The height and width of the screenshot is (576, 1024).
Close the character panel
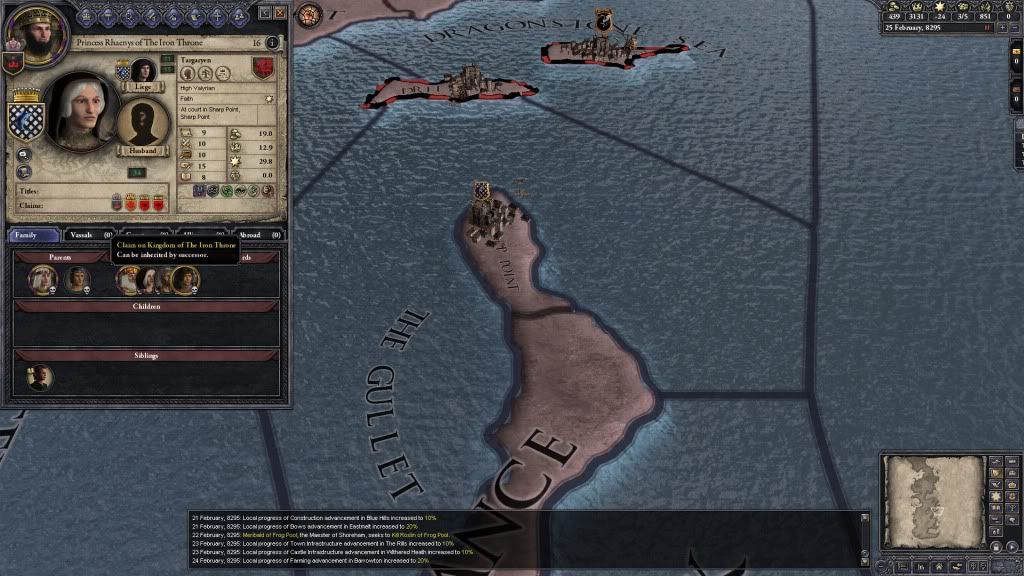click(279, 13)
